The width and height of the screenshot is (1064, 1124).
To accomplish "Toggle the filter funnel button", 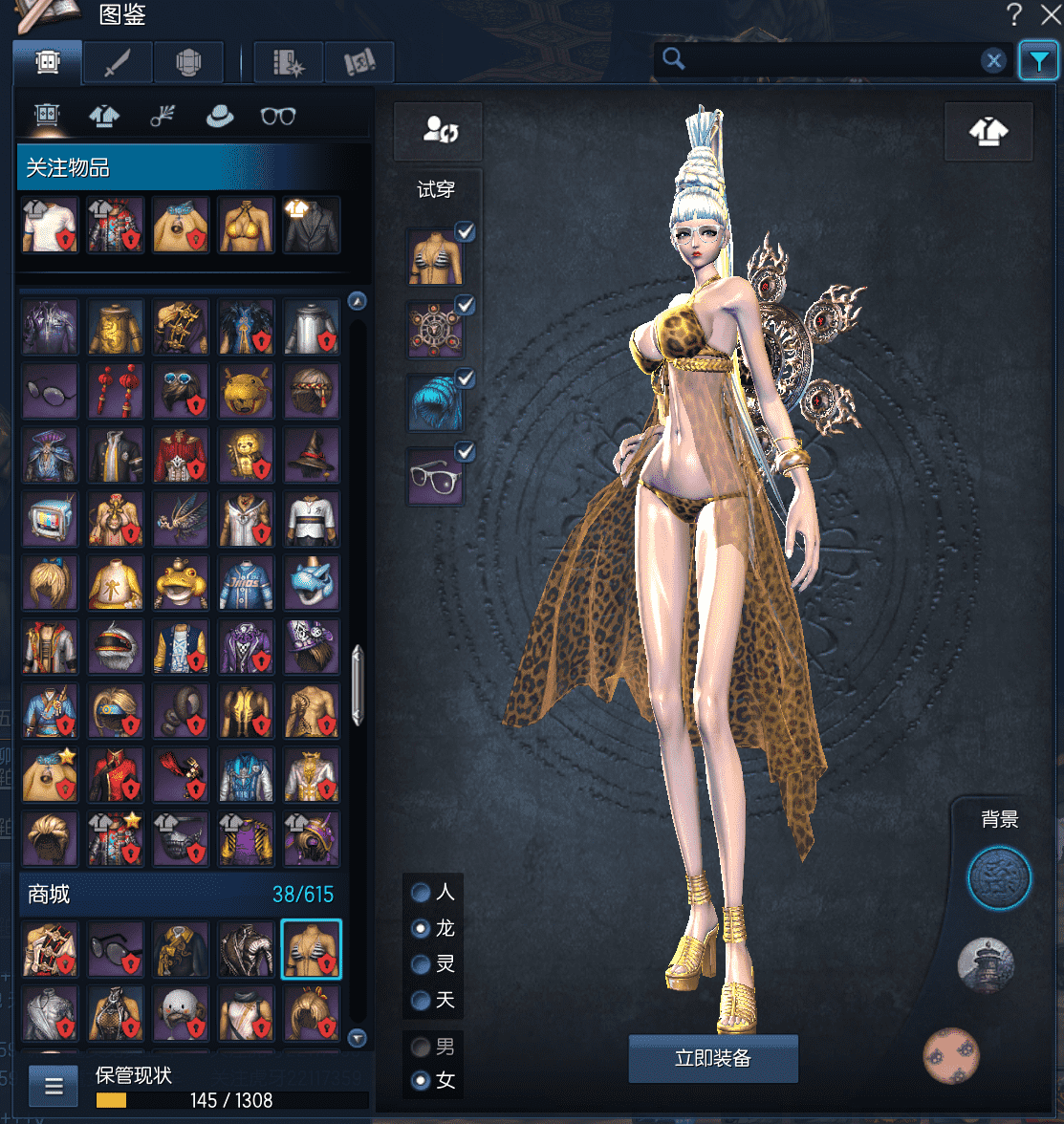I will [1037, 61].
